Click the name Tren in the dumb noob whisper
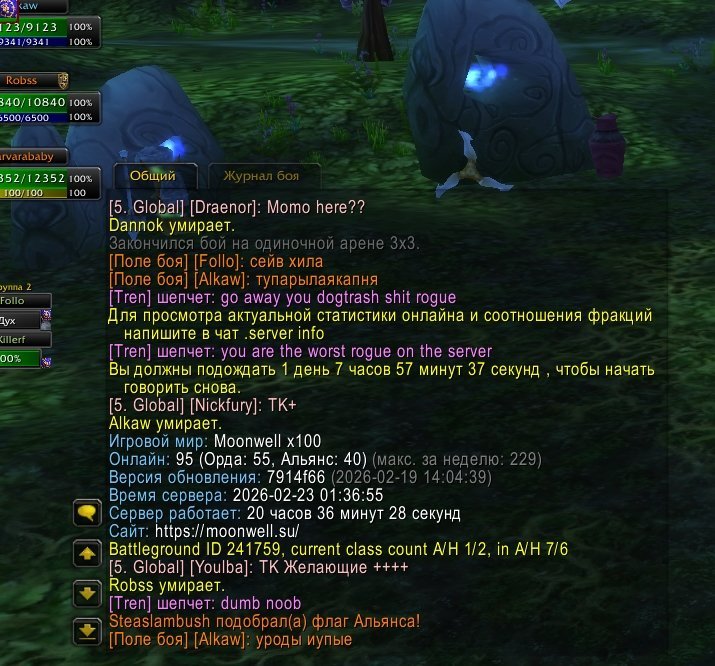 (x=130, y=603)
